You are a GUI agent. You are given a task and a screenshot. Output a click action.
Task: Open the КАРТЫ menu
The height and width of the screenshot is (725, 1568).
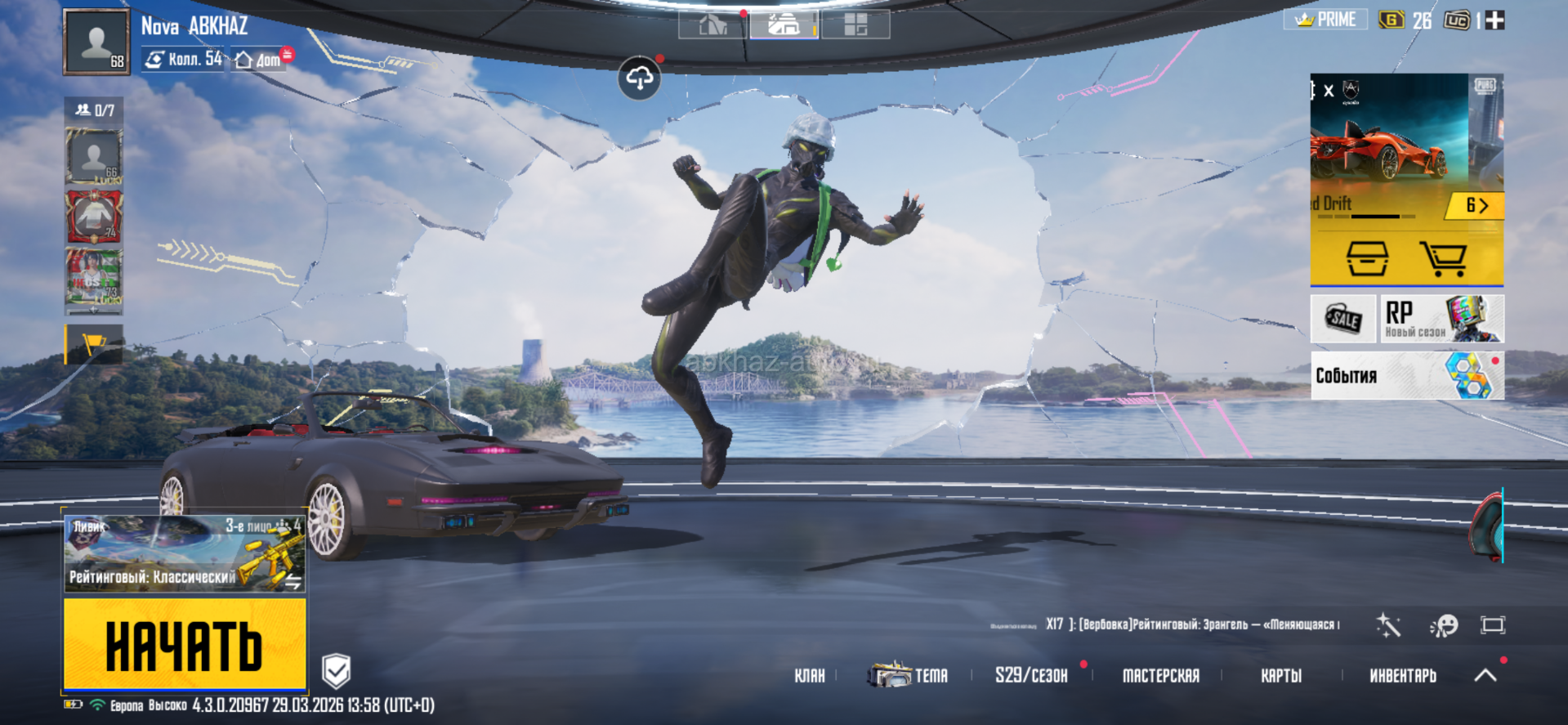(1280, 676)
